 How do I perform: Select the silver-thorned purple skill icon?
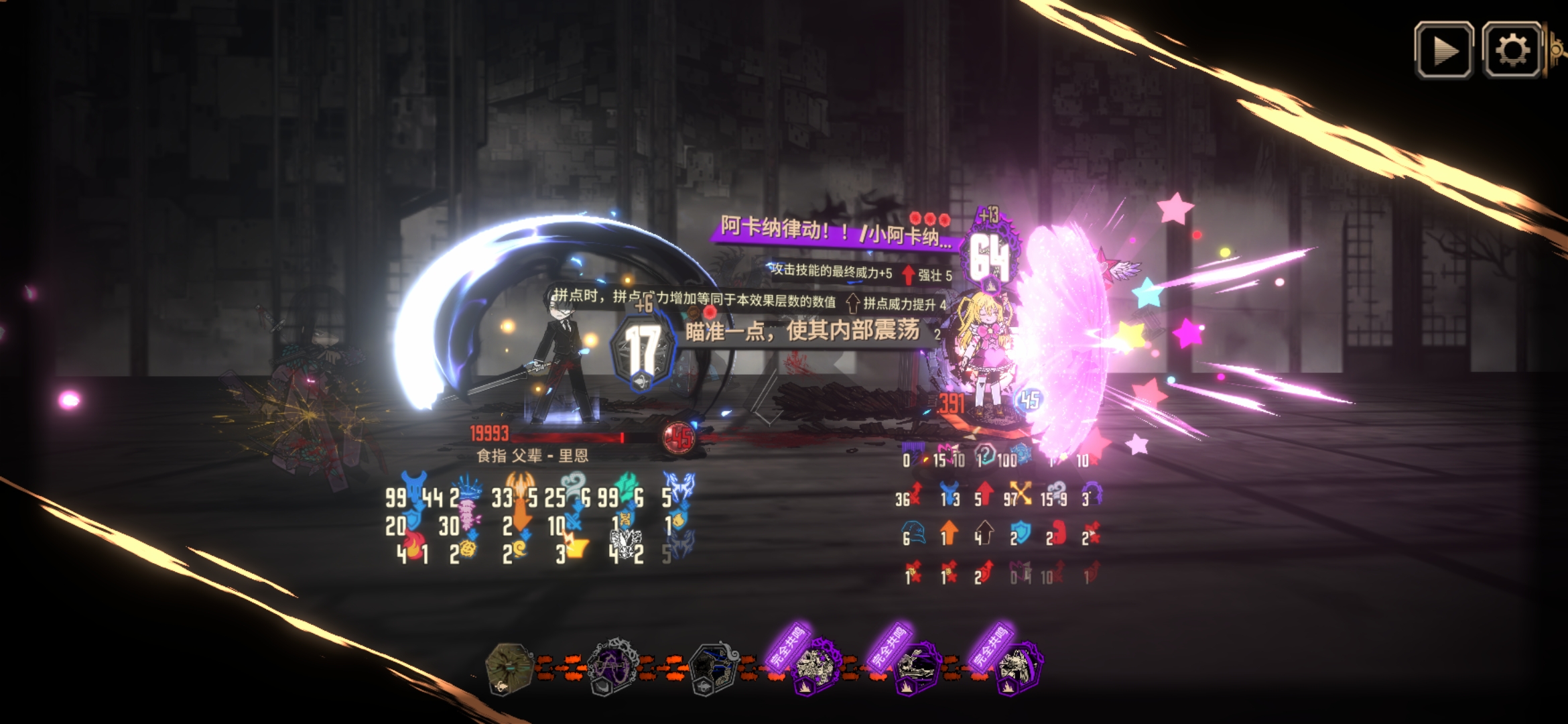[x=612, y=666]
